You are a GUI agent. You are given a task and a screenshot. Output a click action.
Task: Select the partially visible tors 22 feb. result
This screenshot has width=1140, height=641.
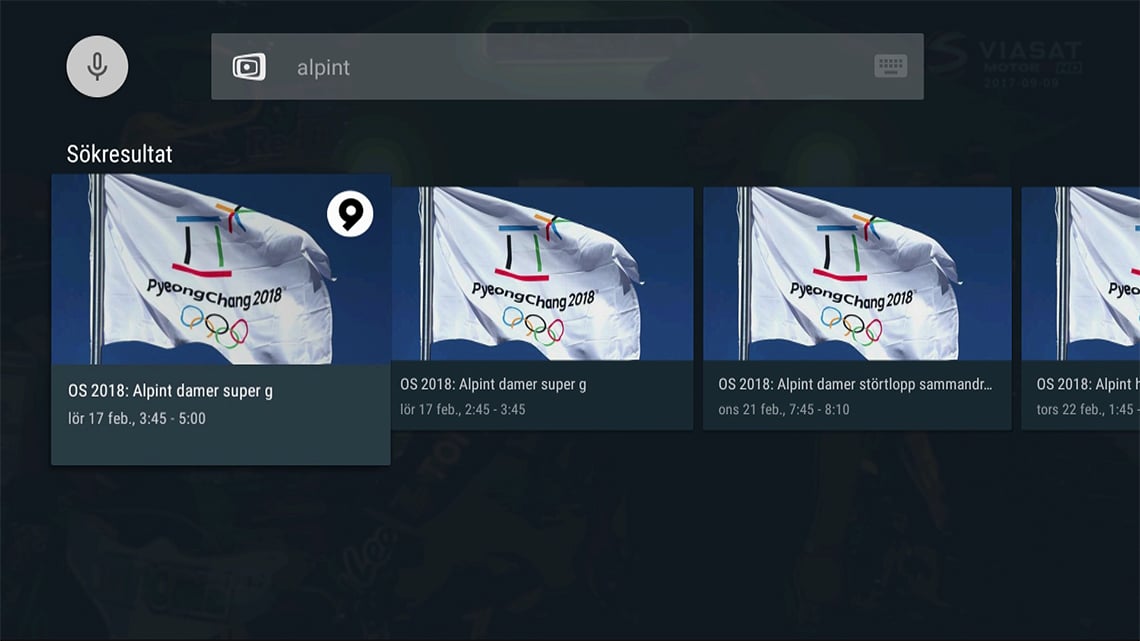[1082, 308]
